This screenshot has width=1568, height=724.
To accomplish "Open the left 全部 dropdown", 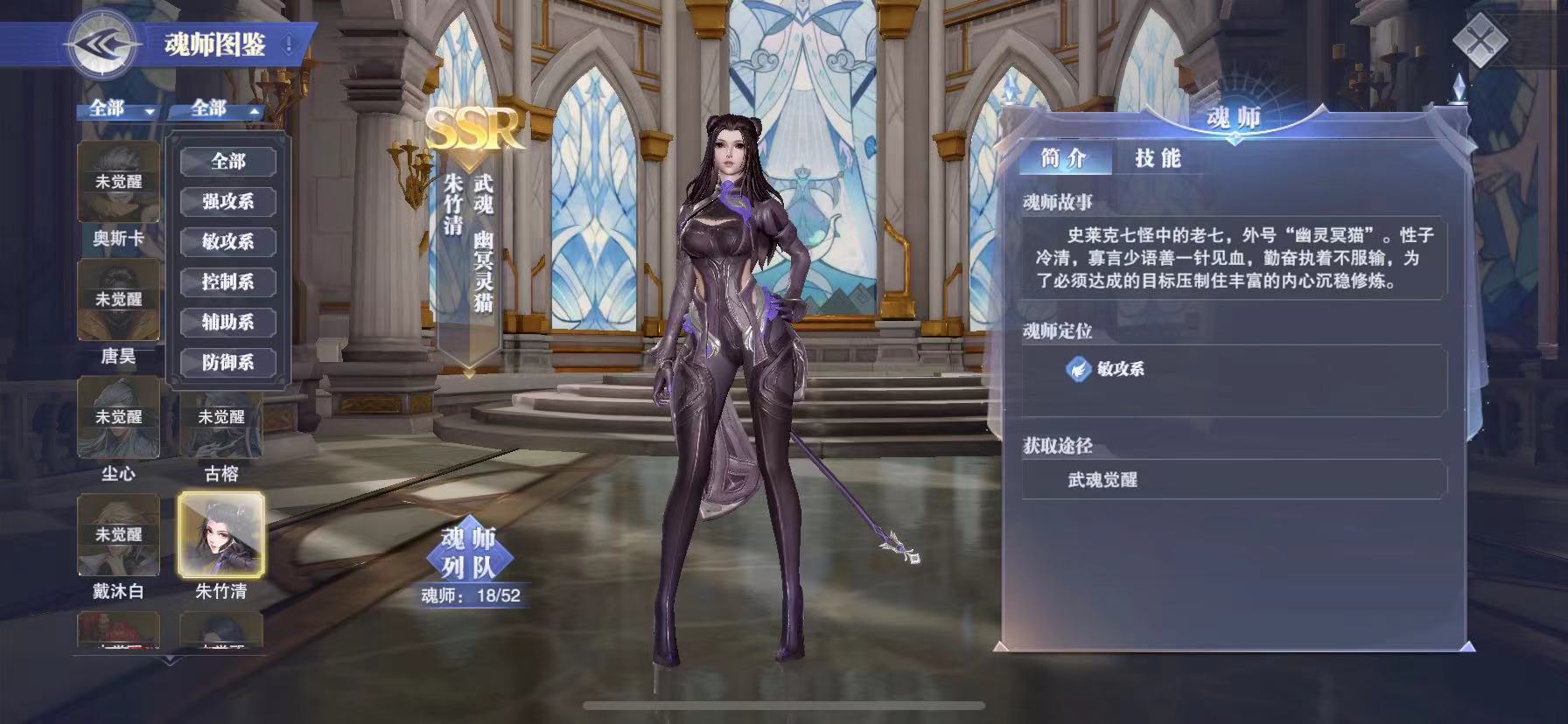I will 118,111.
